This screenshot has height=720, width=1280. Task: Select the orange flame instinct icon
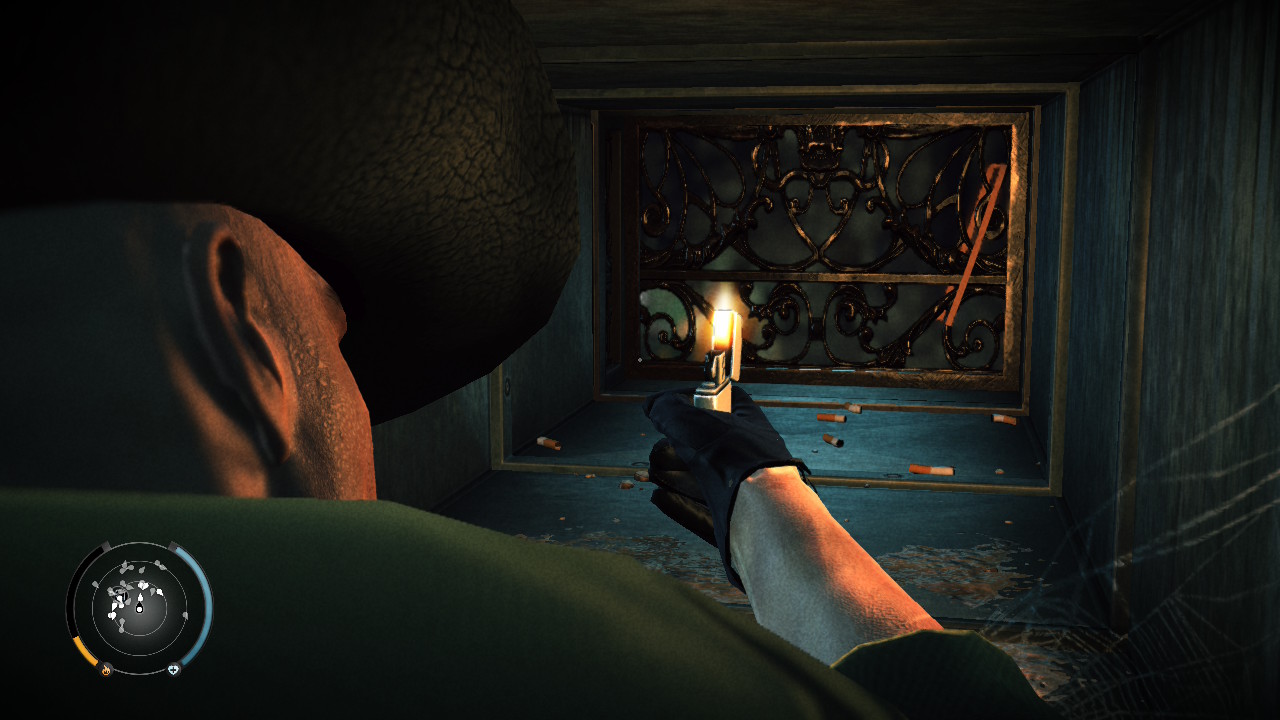[106, 670]
